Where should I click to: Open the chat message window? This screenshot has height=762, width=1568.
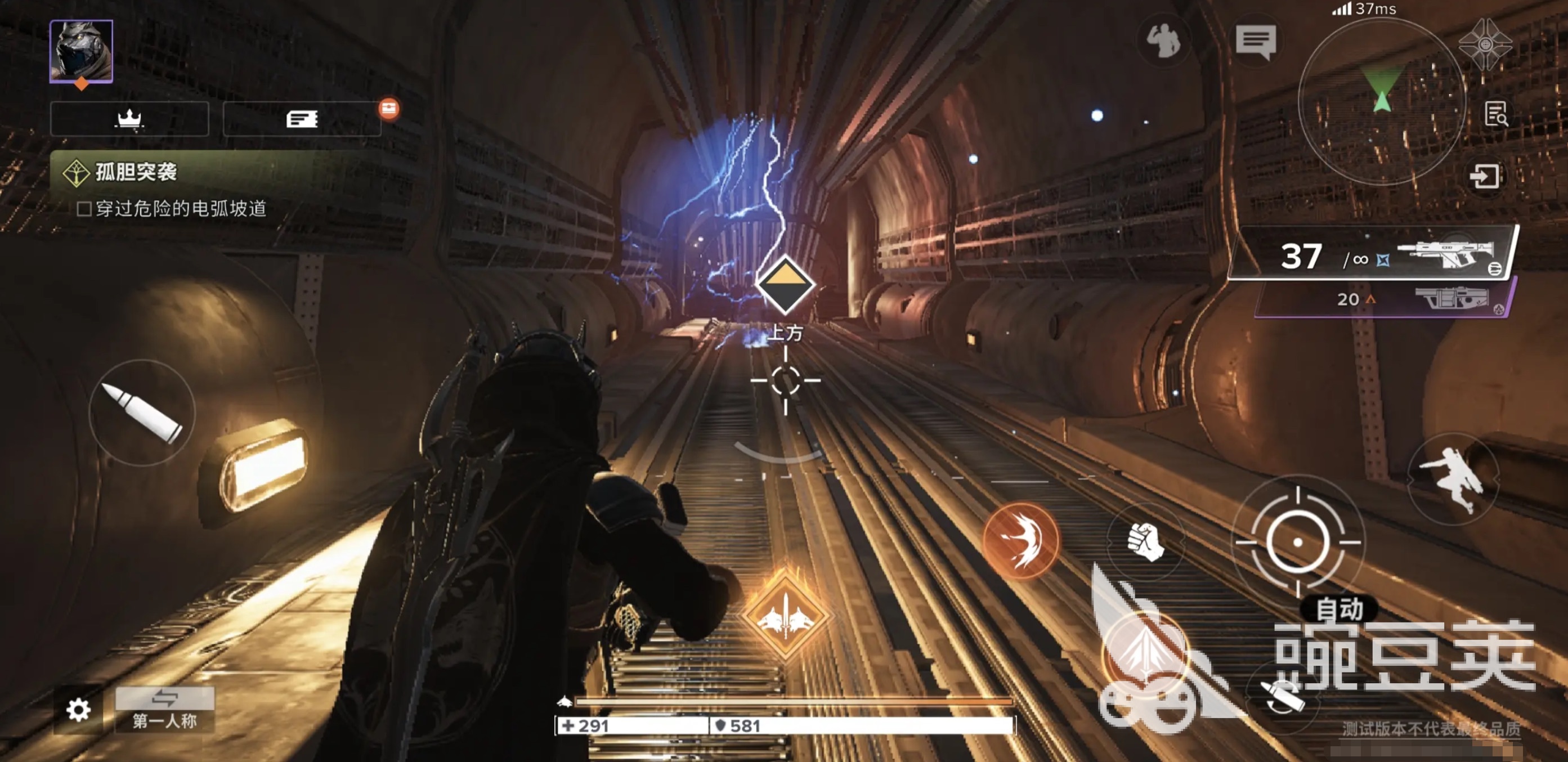[1255, 41]
